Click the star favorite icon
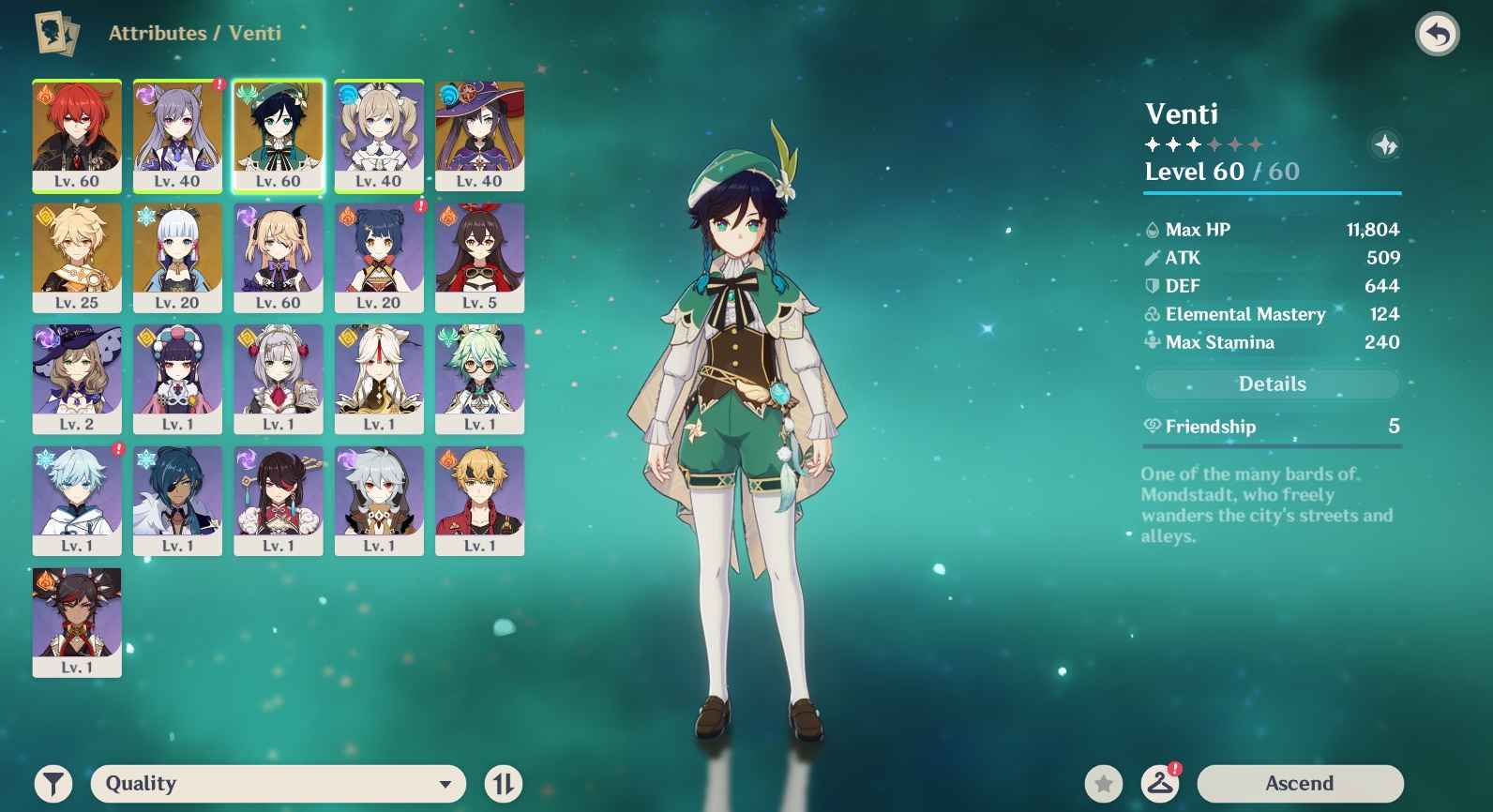Image resolution: width=1493 pixels, height=812 pixels. pyautogui.click(x=1104, y=783)
